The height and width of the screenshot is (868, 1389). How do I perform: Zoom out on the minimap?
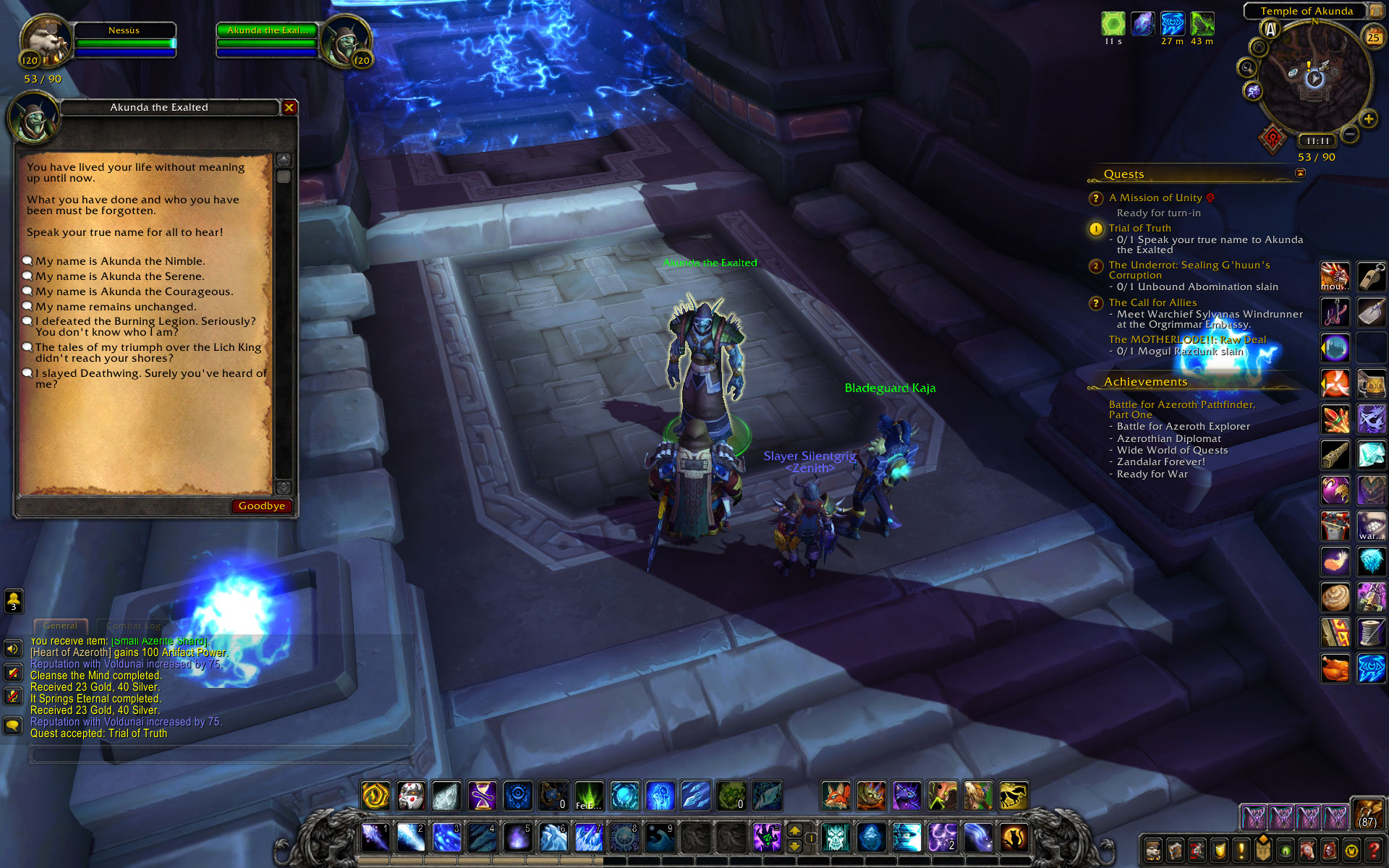point(1350,134)
